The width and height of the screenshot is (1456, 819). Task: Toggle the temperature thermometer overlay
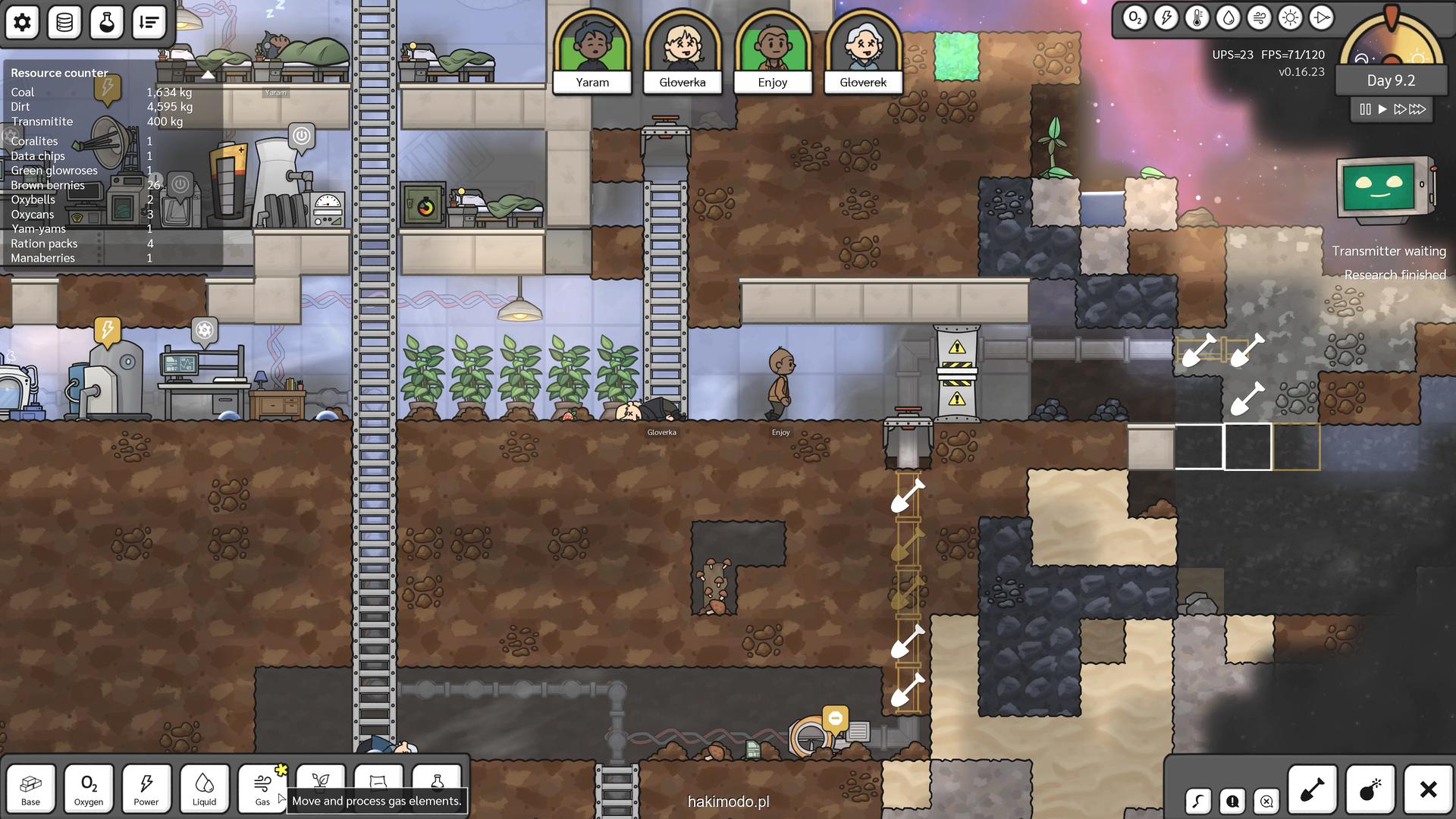coord(1197,18)
